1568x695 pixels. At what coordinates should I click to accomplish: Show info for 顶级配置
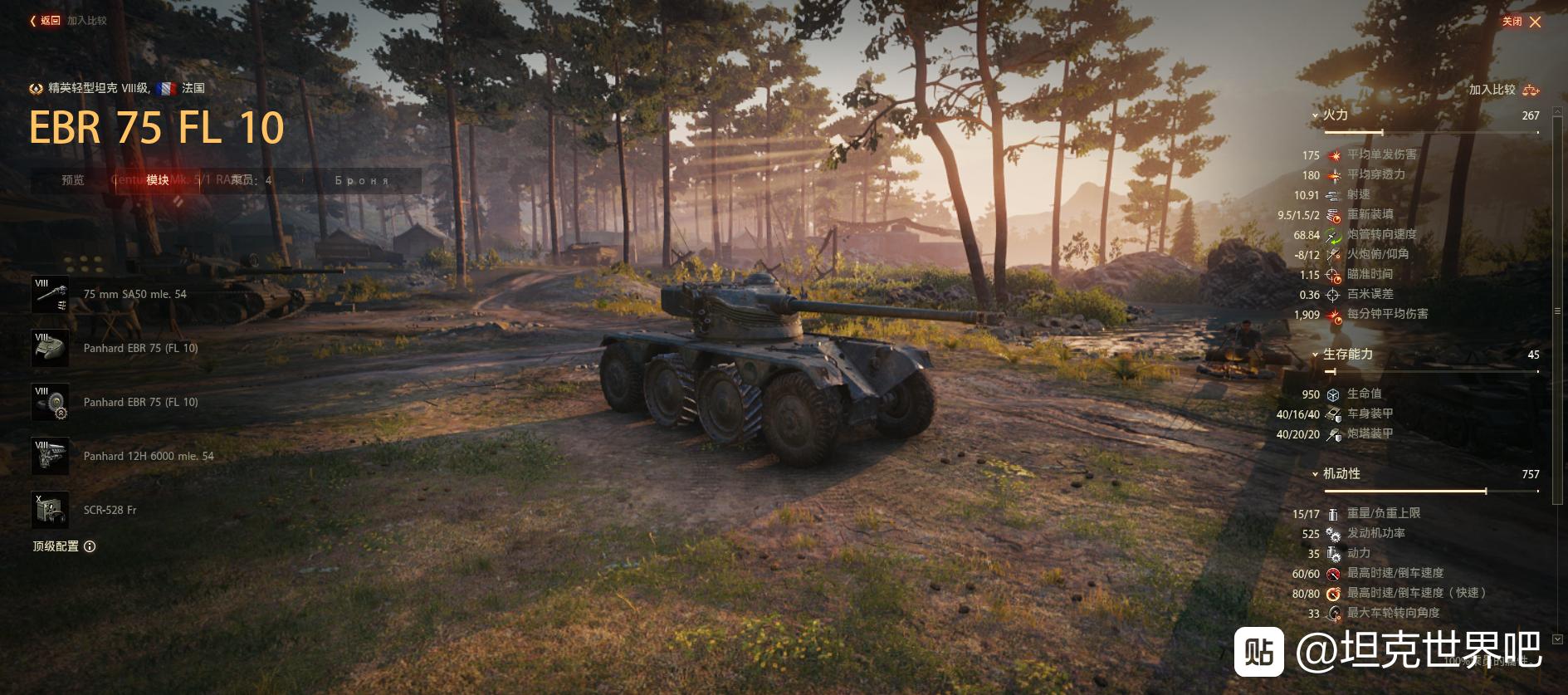90,546
